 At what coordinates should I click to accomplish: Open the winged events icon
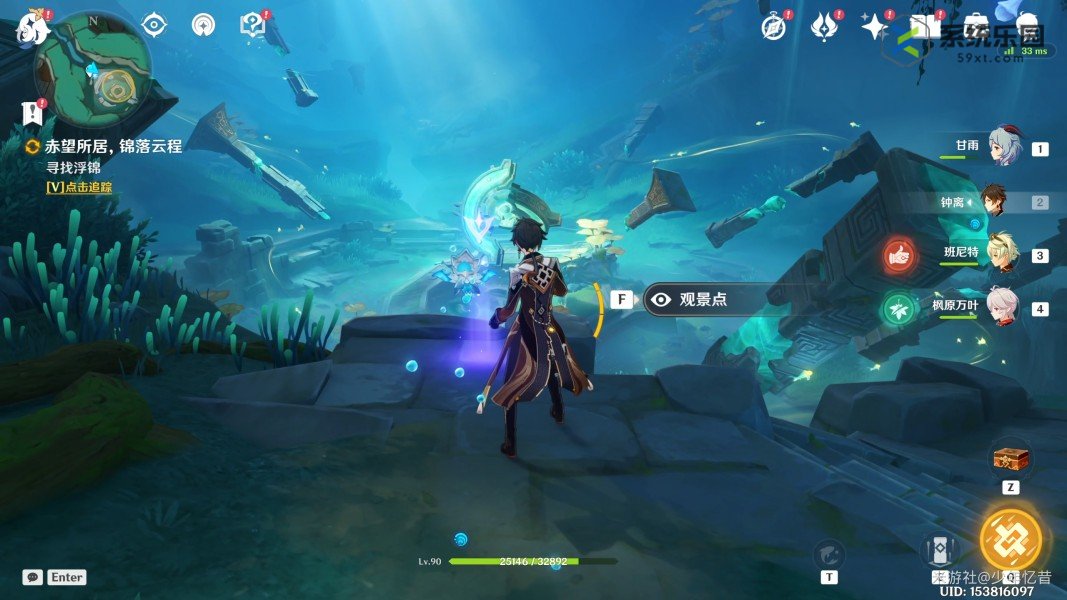tap(824, 27)
